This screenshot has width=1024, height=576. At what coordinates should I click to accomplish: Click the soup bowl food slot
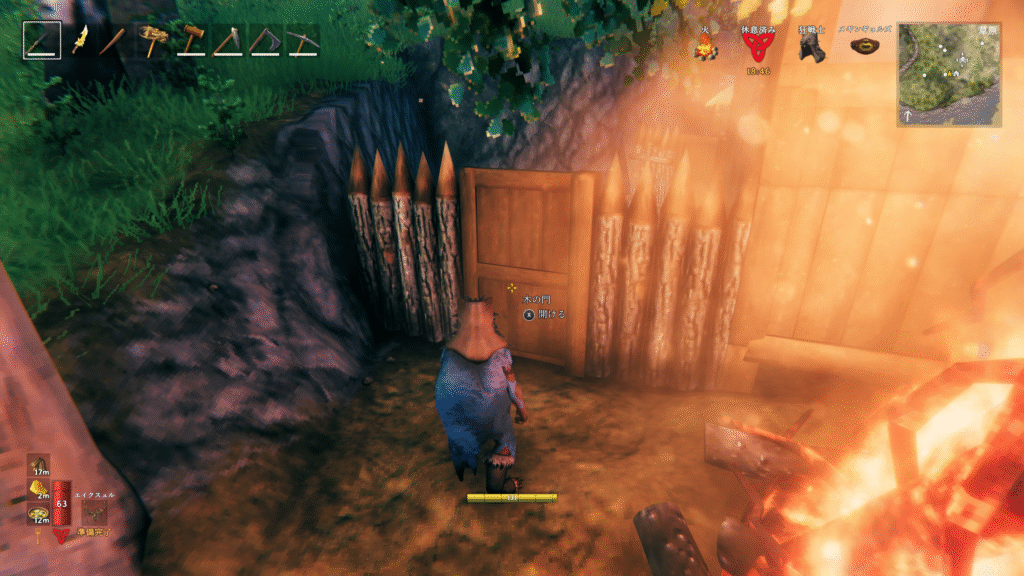38,511
